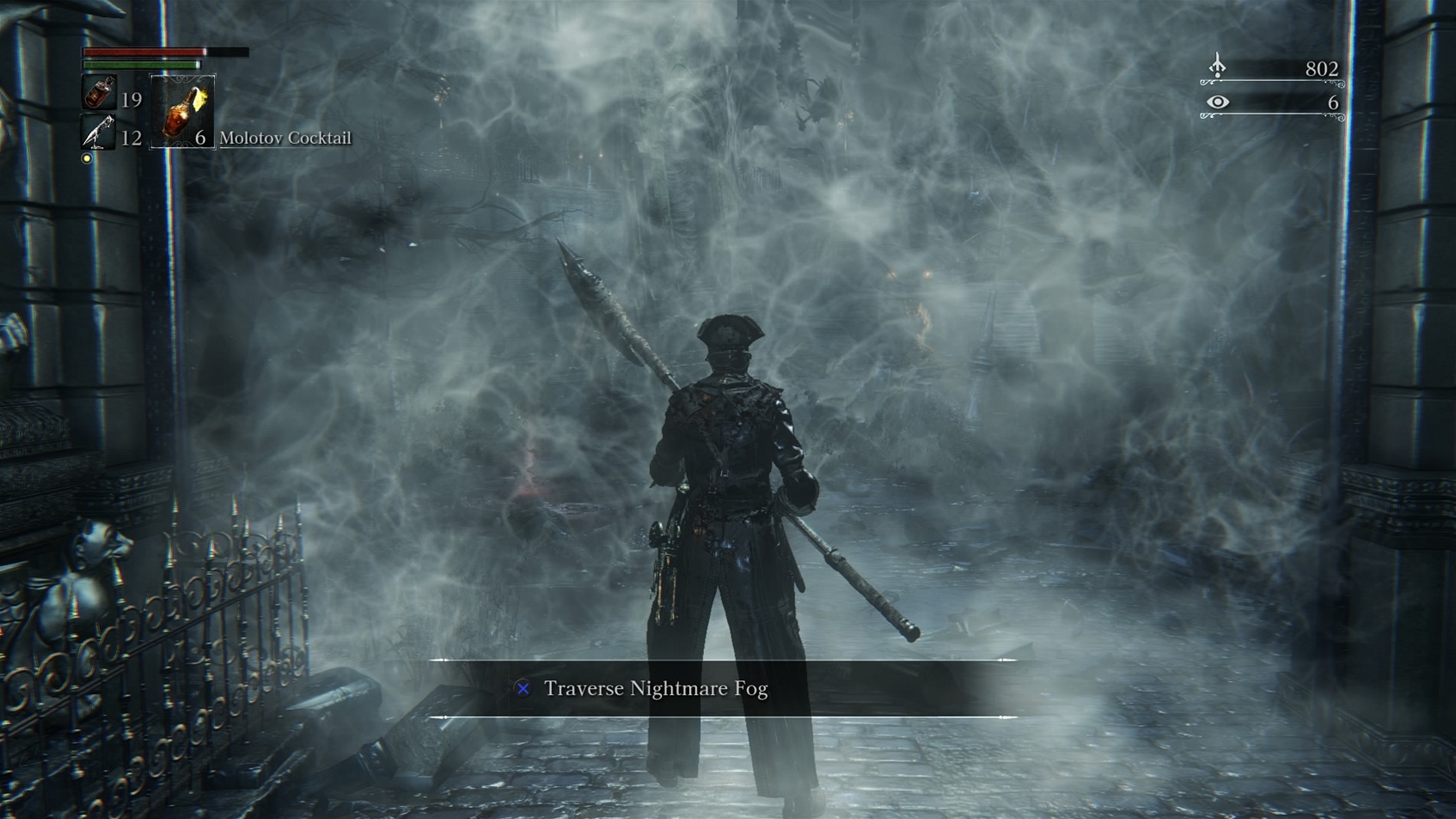Select the Blood Vial item icon
The height and width of the screenshot is (819, 1456).
98,93
